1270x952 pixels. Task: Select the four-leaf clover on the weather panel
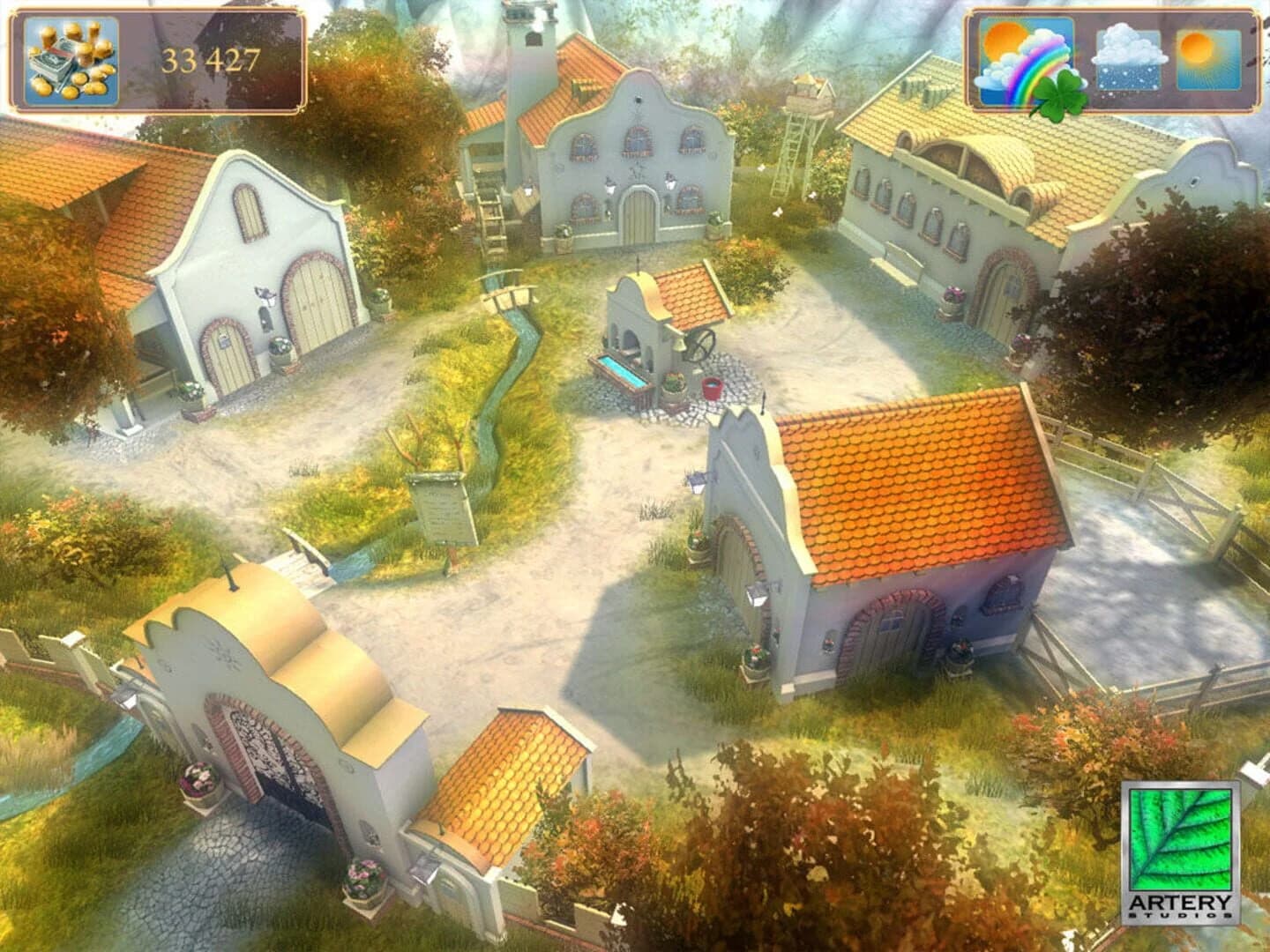coord(1062,92)
